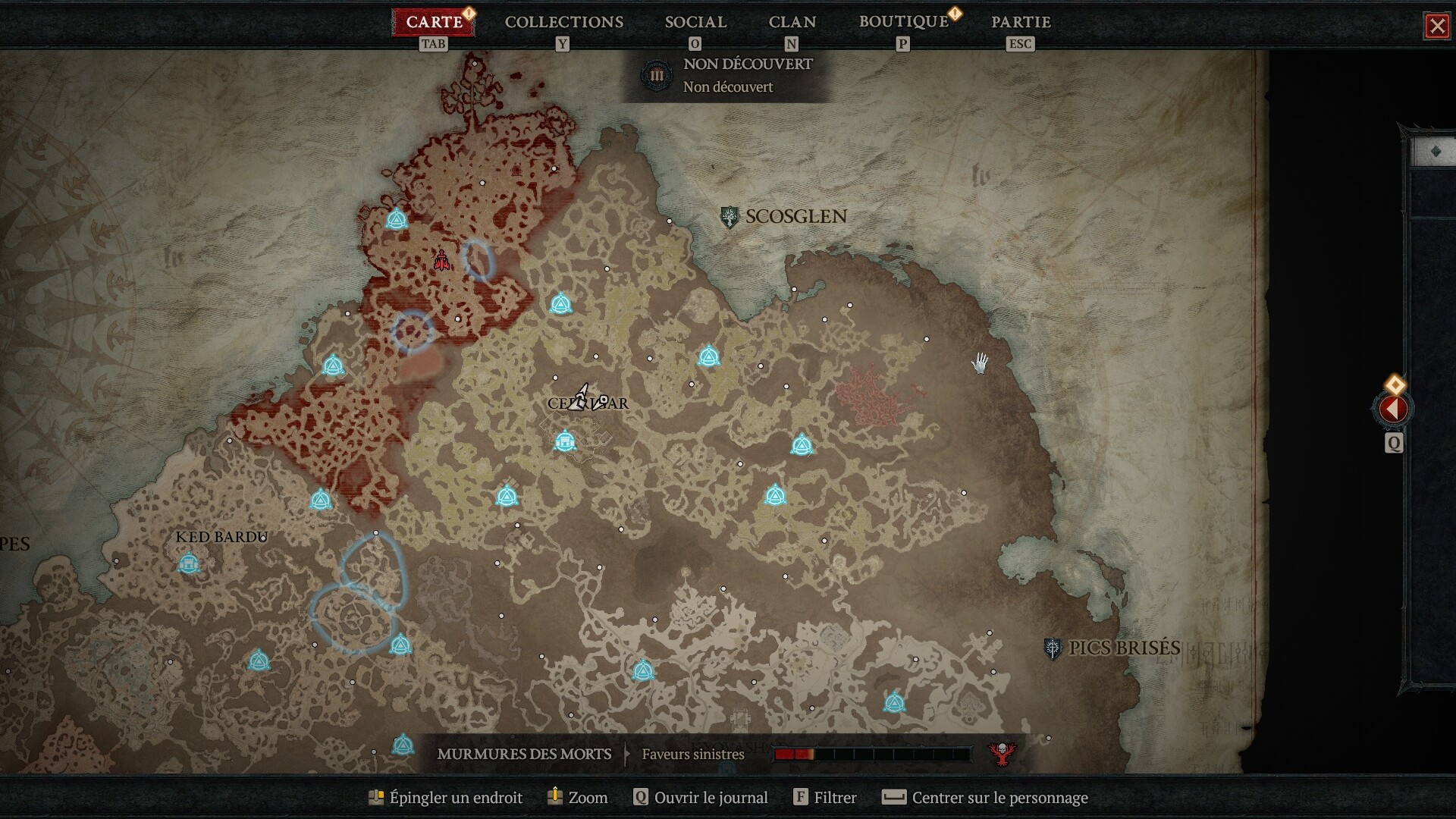Screen dimensions: 1456x819
Task: Close the map screen
Action: pyautogui.click(x=1436, y=27)
